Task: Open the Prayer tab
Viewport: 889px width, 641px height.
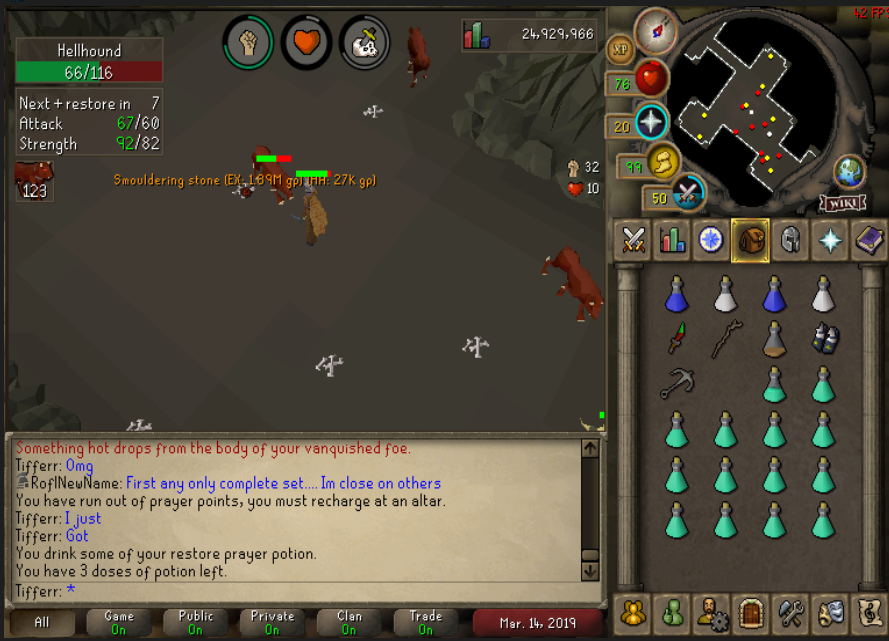Action: pos(829,240)
